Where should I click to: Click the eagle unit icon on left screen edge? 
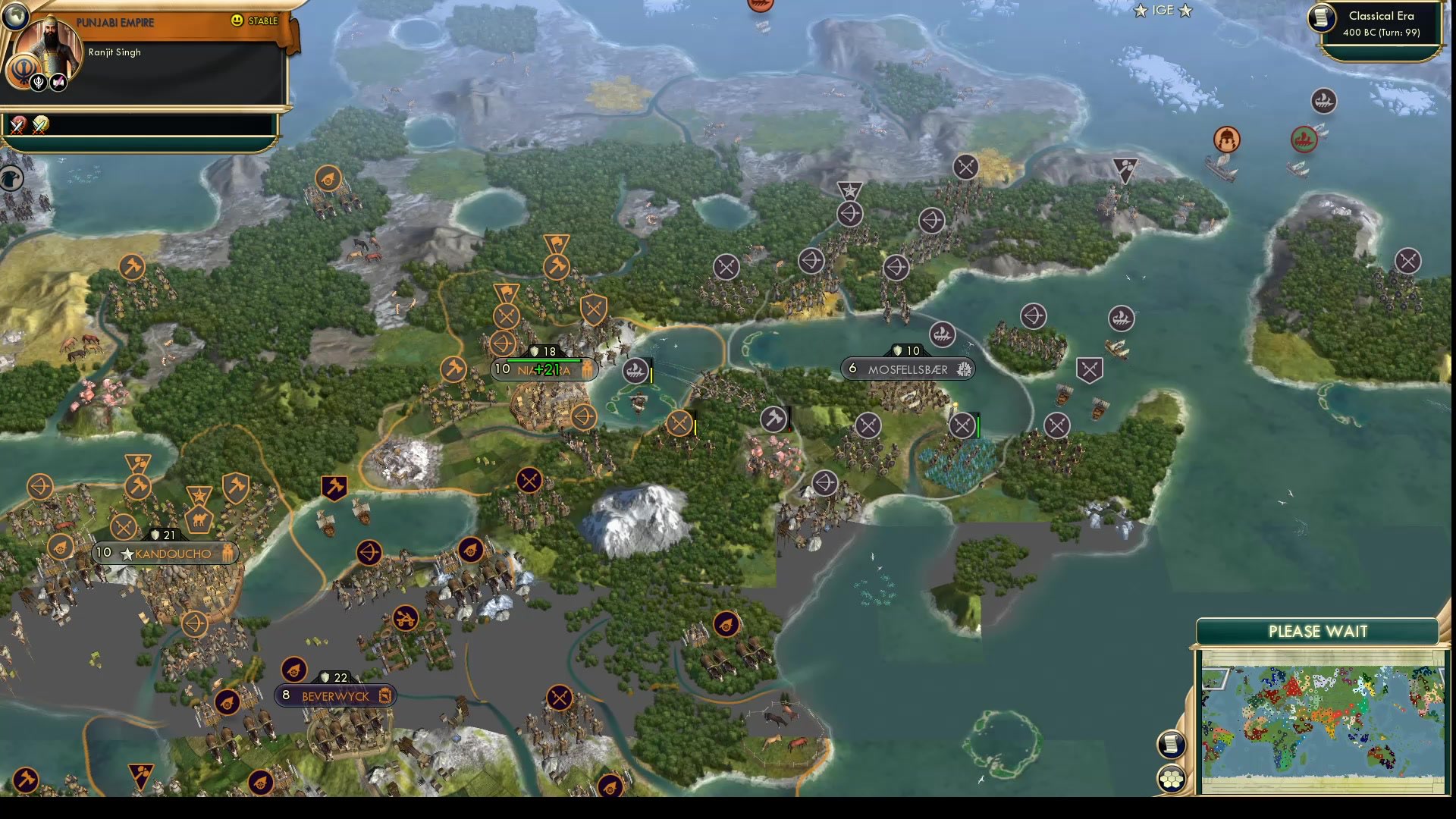pos(11,177)
